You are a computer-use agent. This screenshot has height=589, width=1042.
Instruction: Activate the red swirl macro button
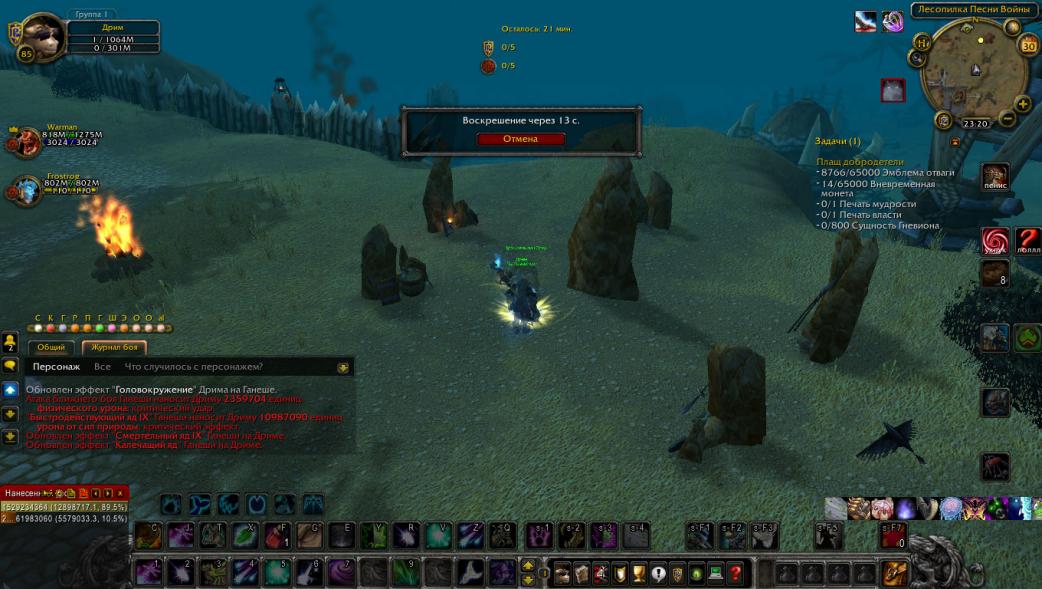(994, 241)
